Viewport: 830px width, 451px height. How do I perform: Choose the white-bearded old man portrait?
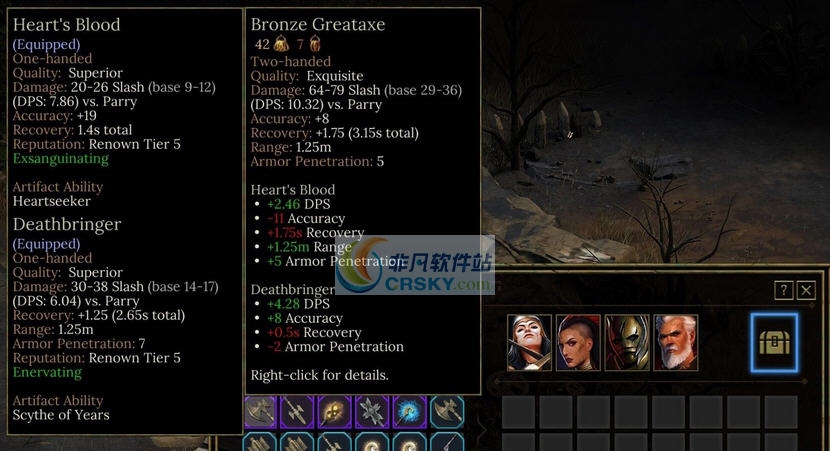coord(676,343)
